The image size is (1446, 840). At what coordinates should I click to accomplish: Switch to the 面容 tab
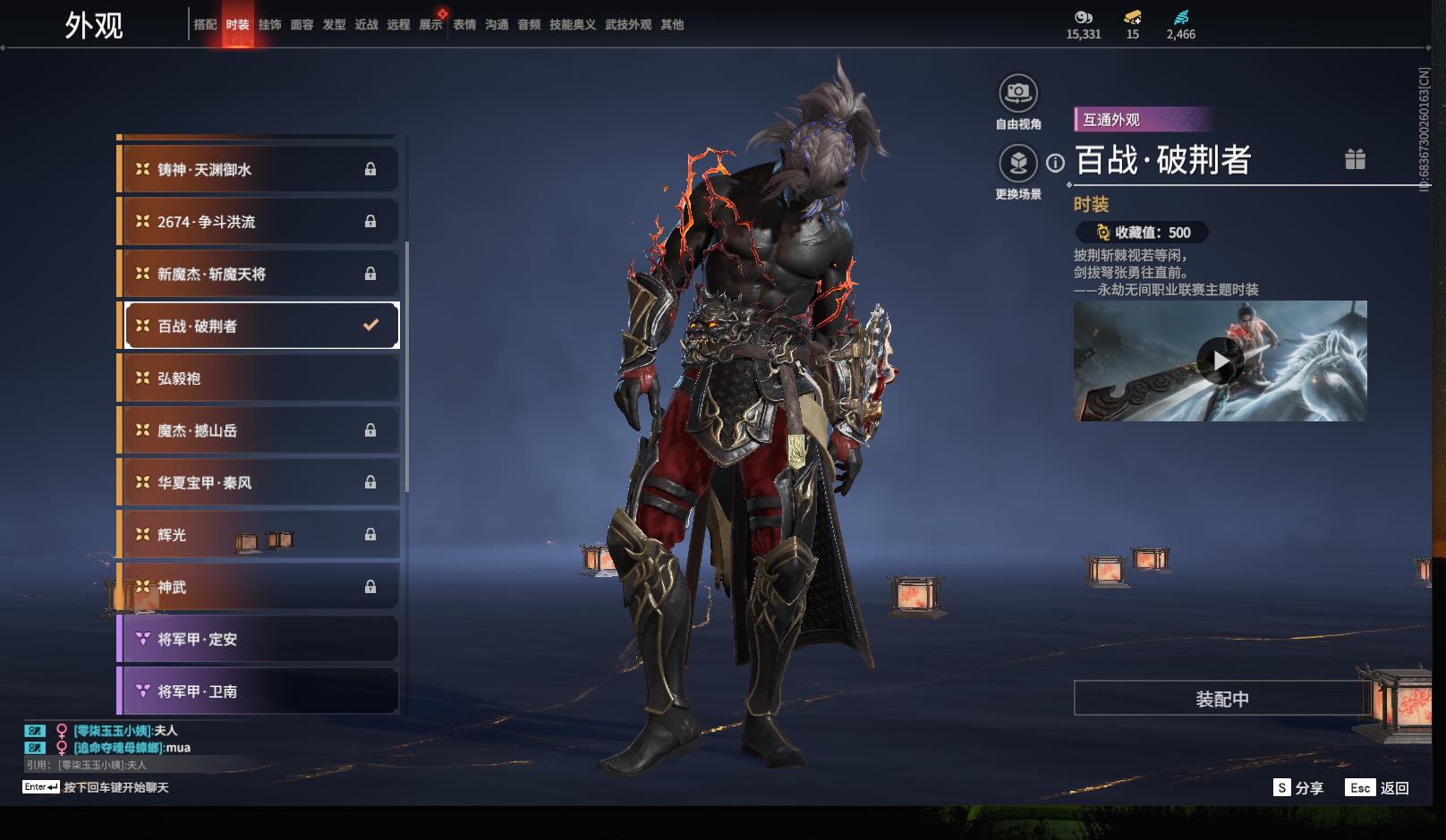302,25
